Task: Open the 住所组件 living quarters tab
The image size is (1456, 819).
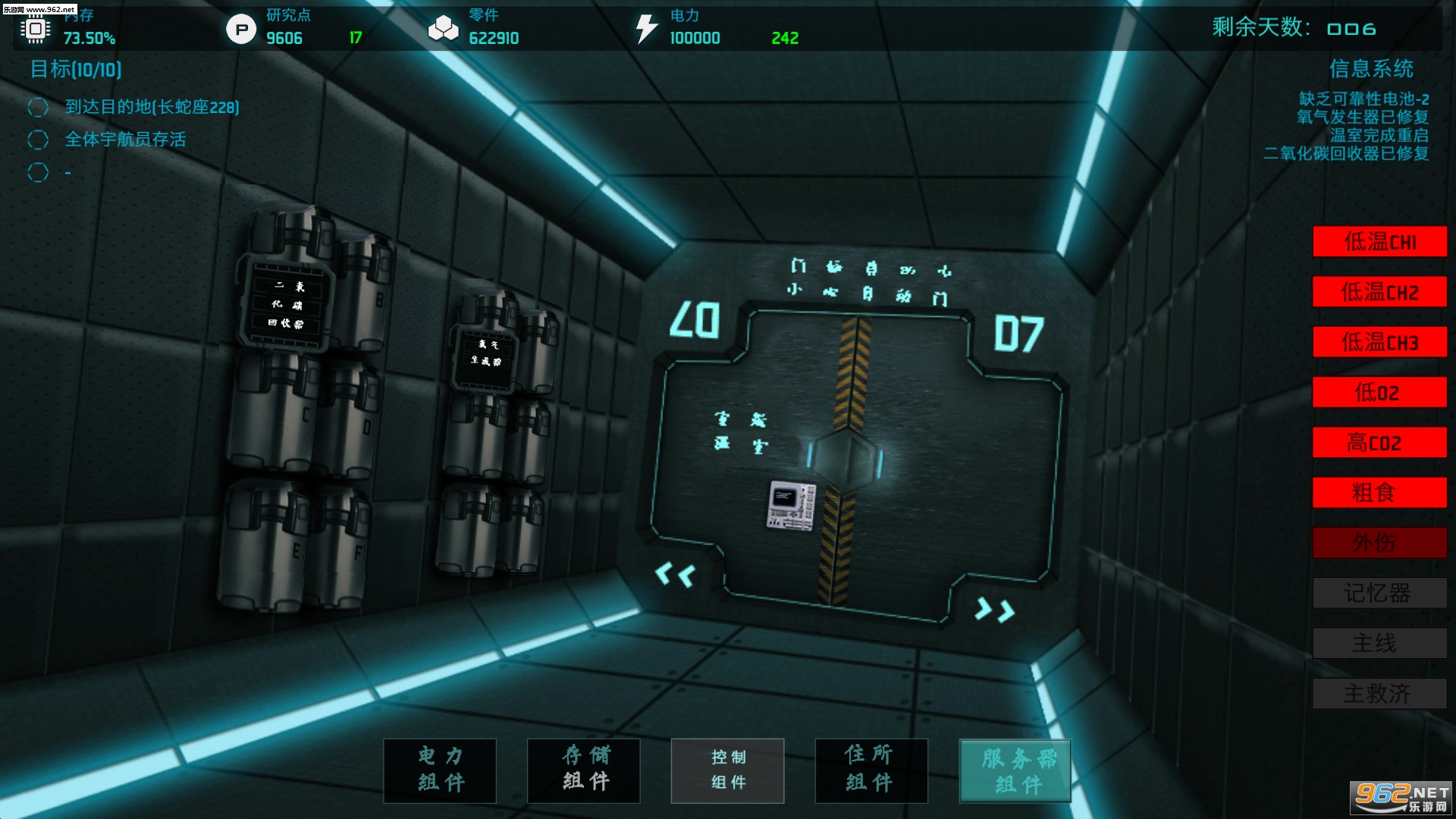Action: pos(871,770)
